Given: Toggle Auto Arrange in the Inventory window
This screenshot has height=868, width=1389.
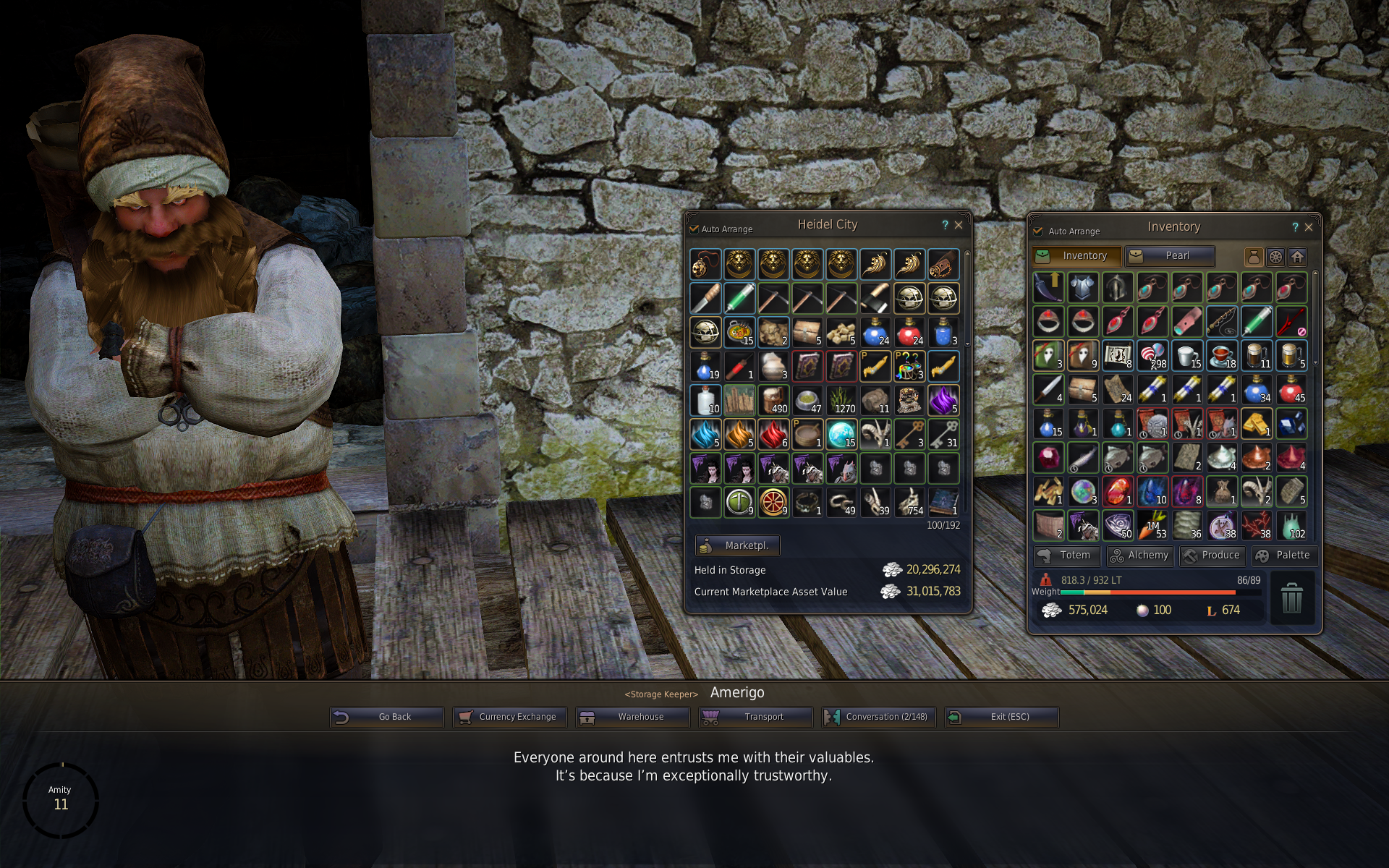Looking at the screenshot, I should (1038, 231).
